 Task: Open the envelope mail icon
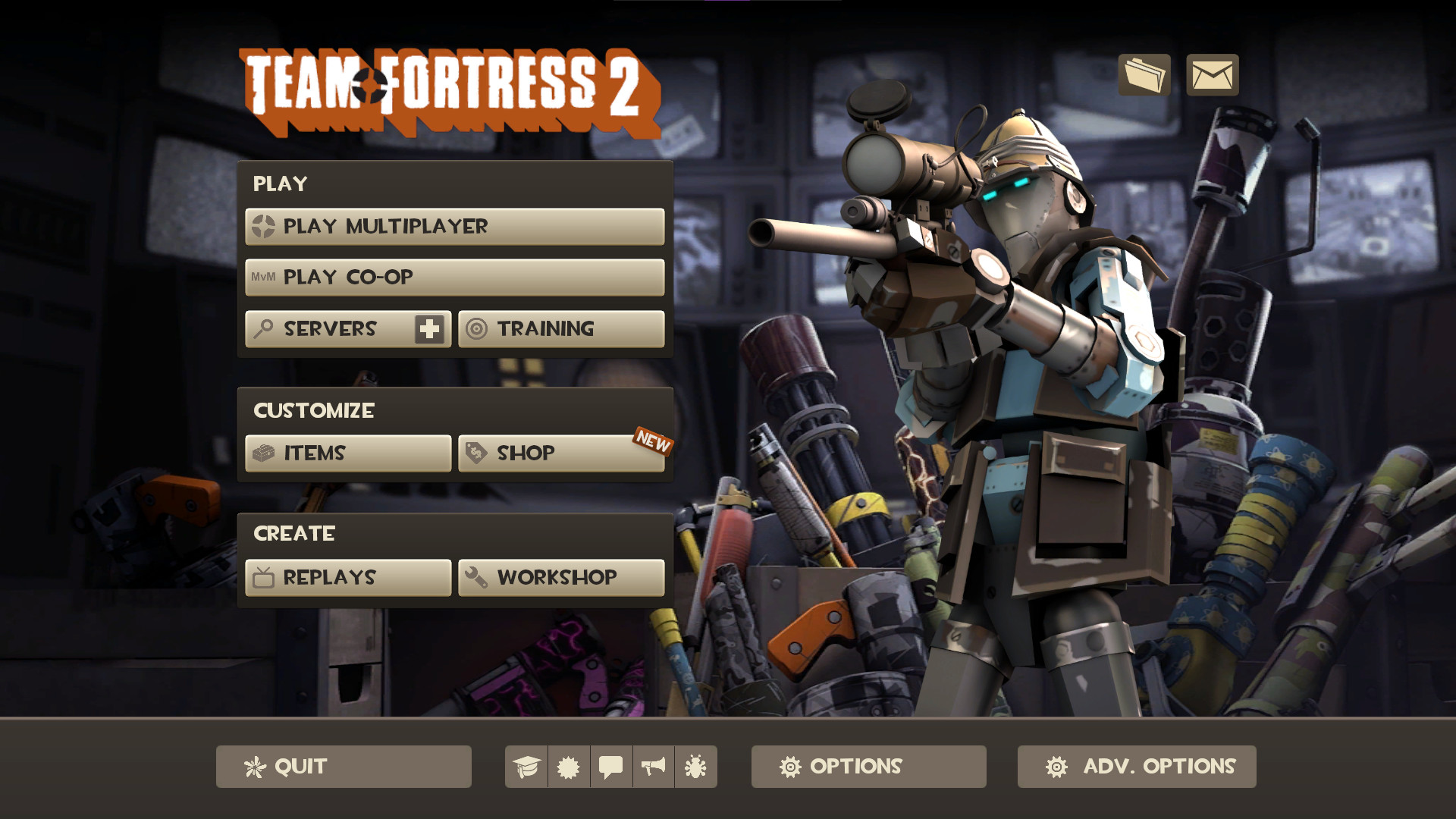tap(1211, 75)
